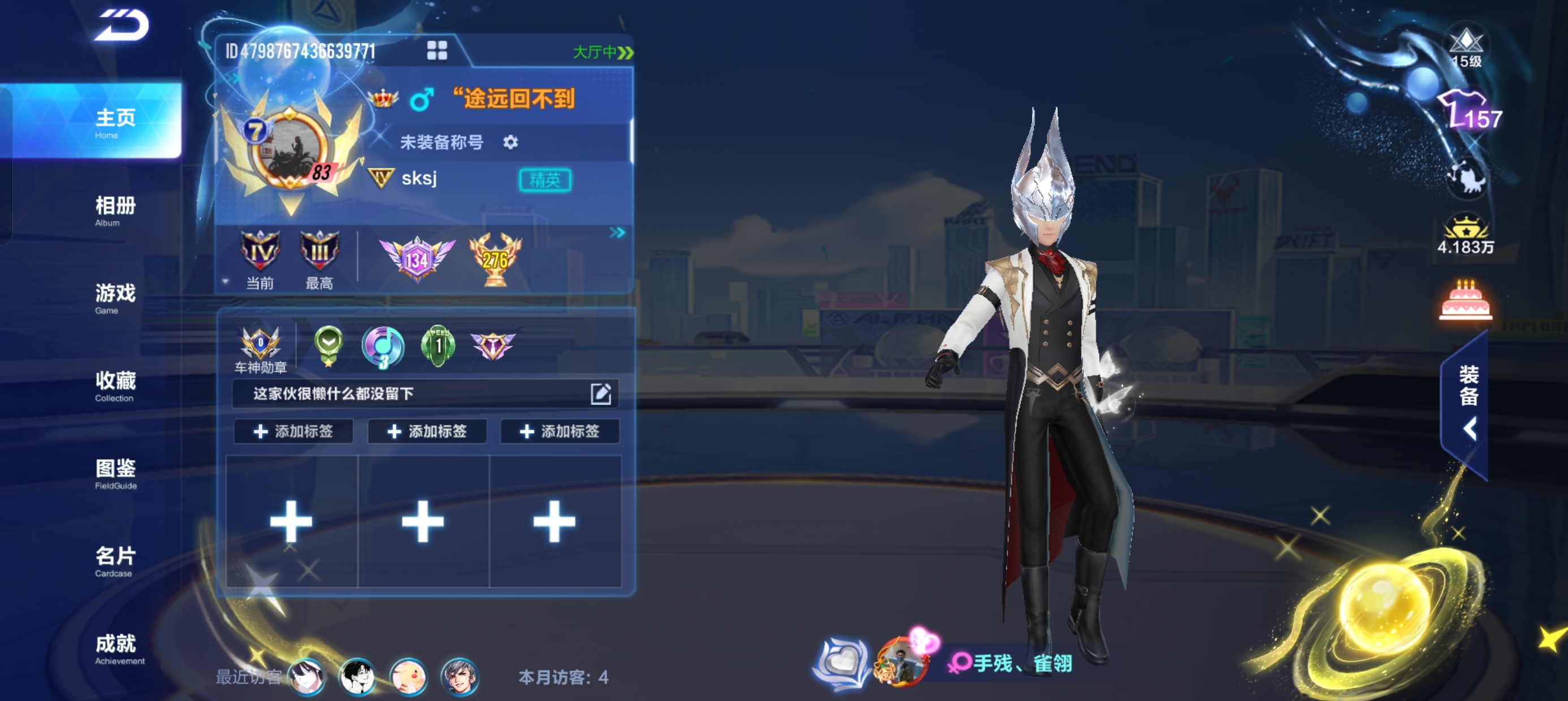This screenshot has width=1568, height=701.
Task: Open the 276 golden trophy badge
Action: [495, 259]
